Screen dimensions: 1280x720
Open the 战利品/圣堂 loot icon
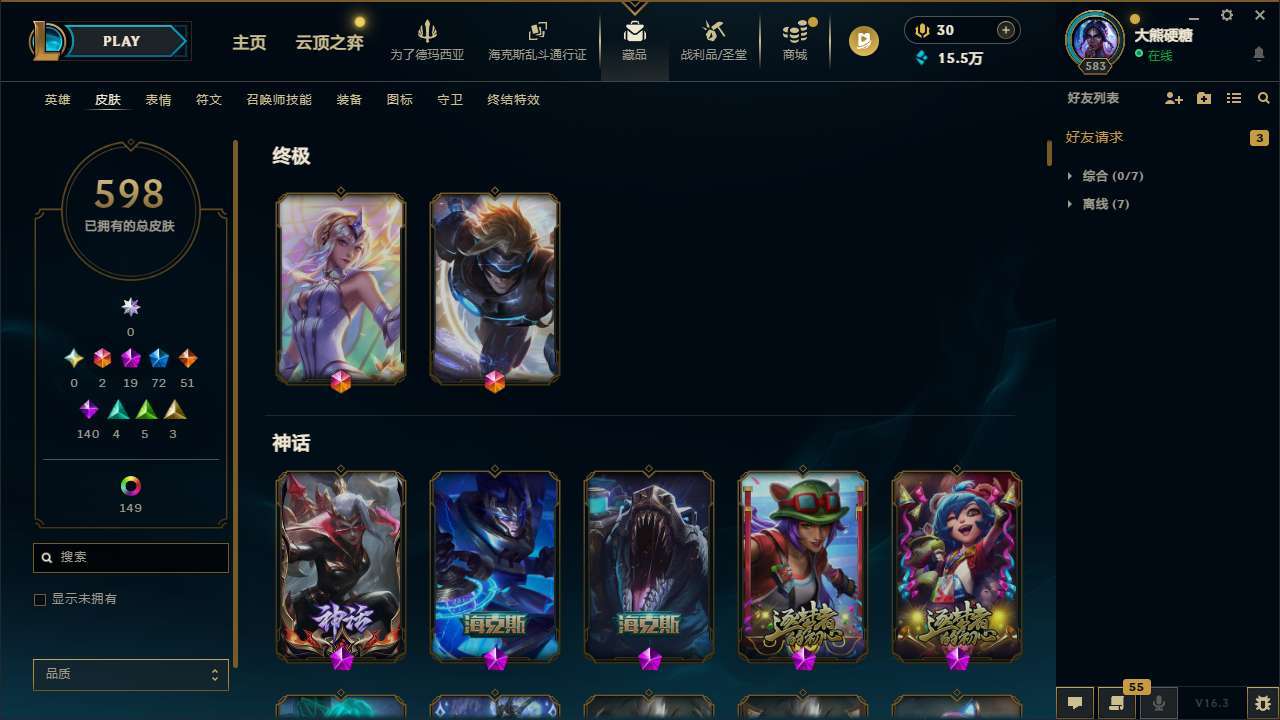tap(713, 38)
